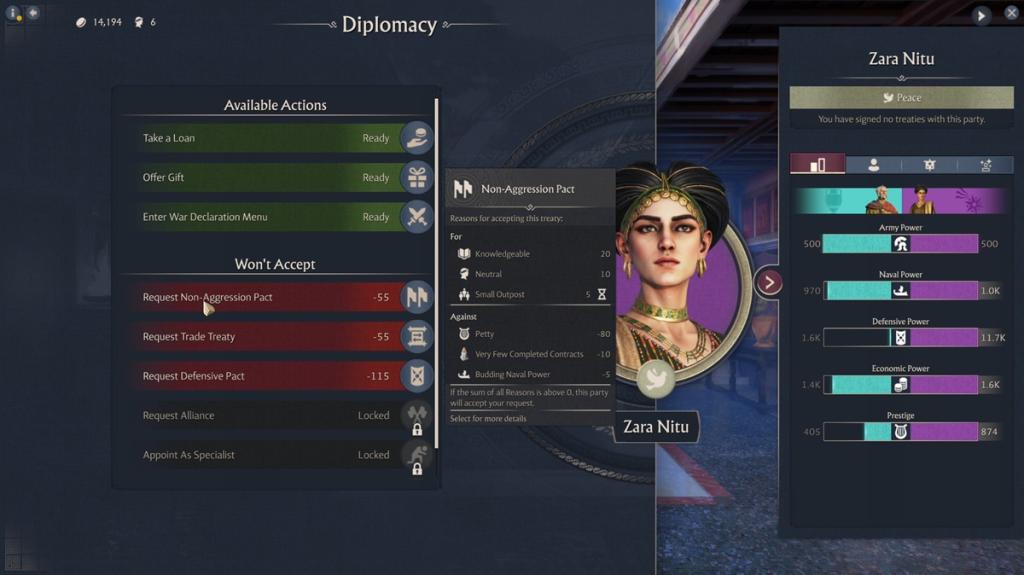Click the play arrow button beside close
1024x575 pixels.
tap(982, 15)
